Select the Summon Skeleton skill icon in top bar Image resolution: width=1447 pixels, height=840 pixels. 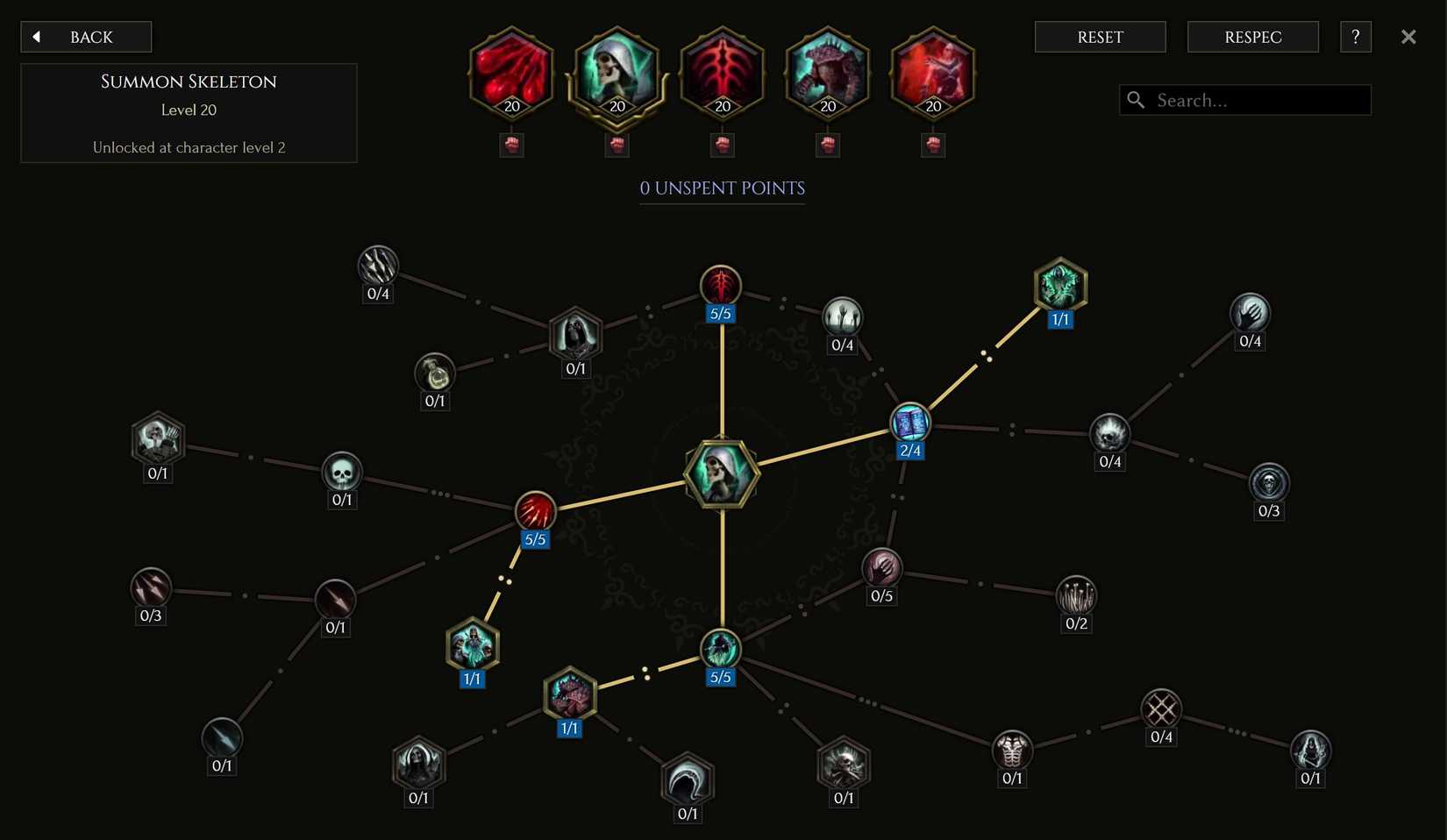tap(617, 75)
